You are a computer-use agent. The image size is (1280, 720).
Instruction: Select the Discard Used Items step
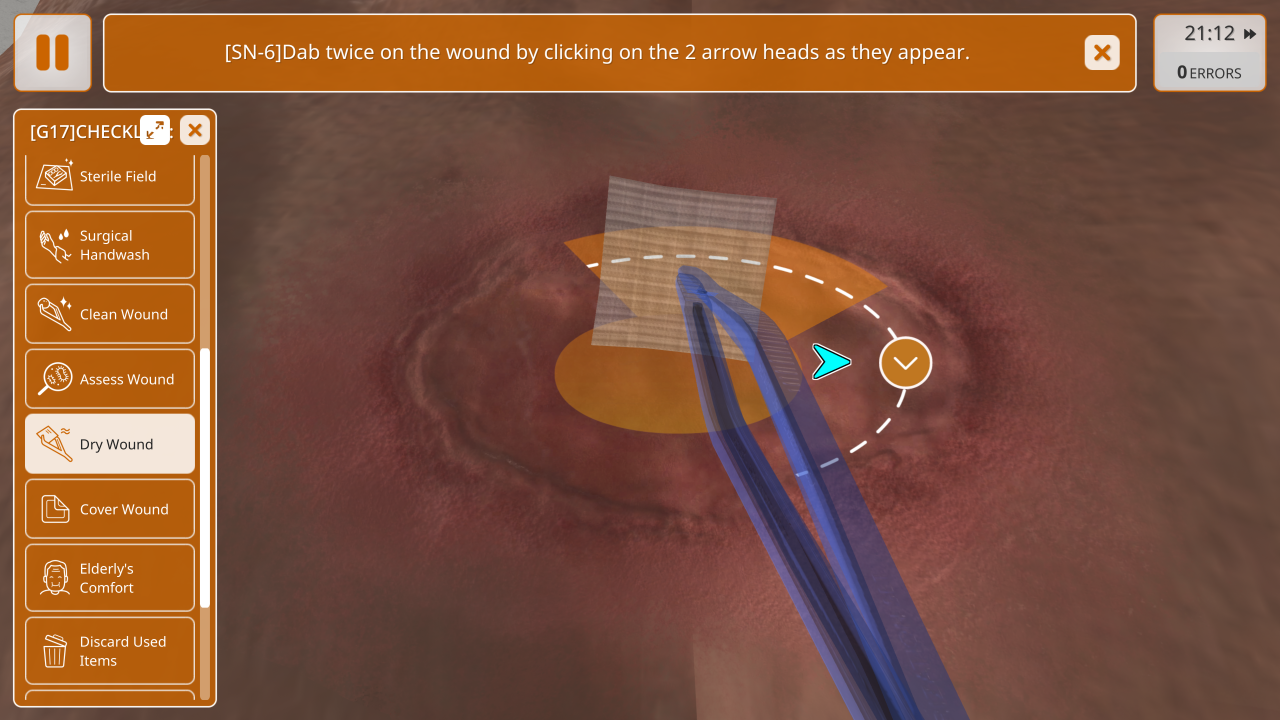[110, 651]
